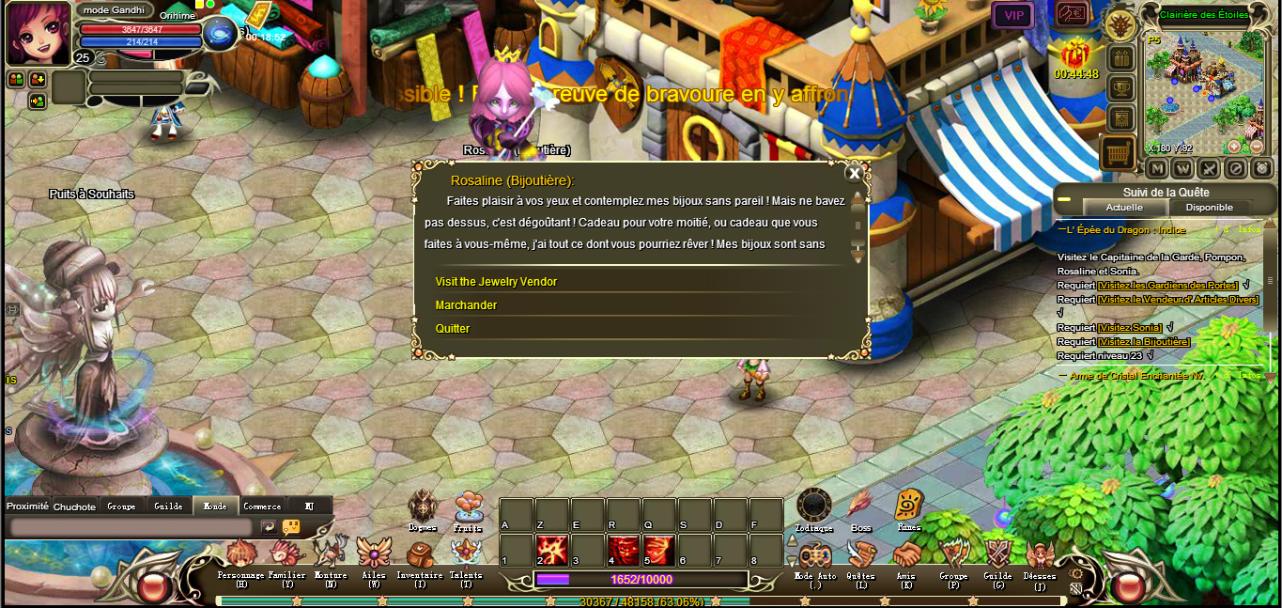Toggle Mode Auto with the gamepad icon
The height and width of the screenshot is (608, 1282).
click(x=815, y=556)
